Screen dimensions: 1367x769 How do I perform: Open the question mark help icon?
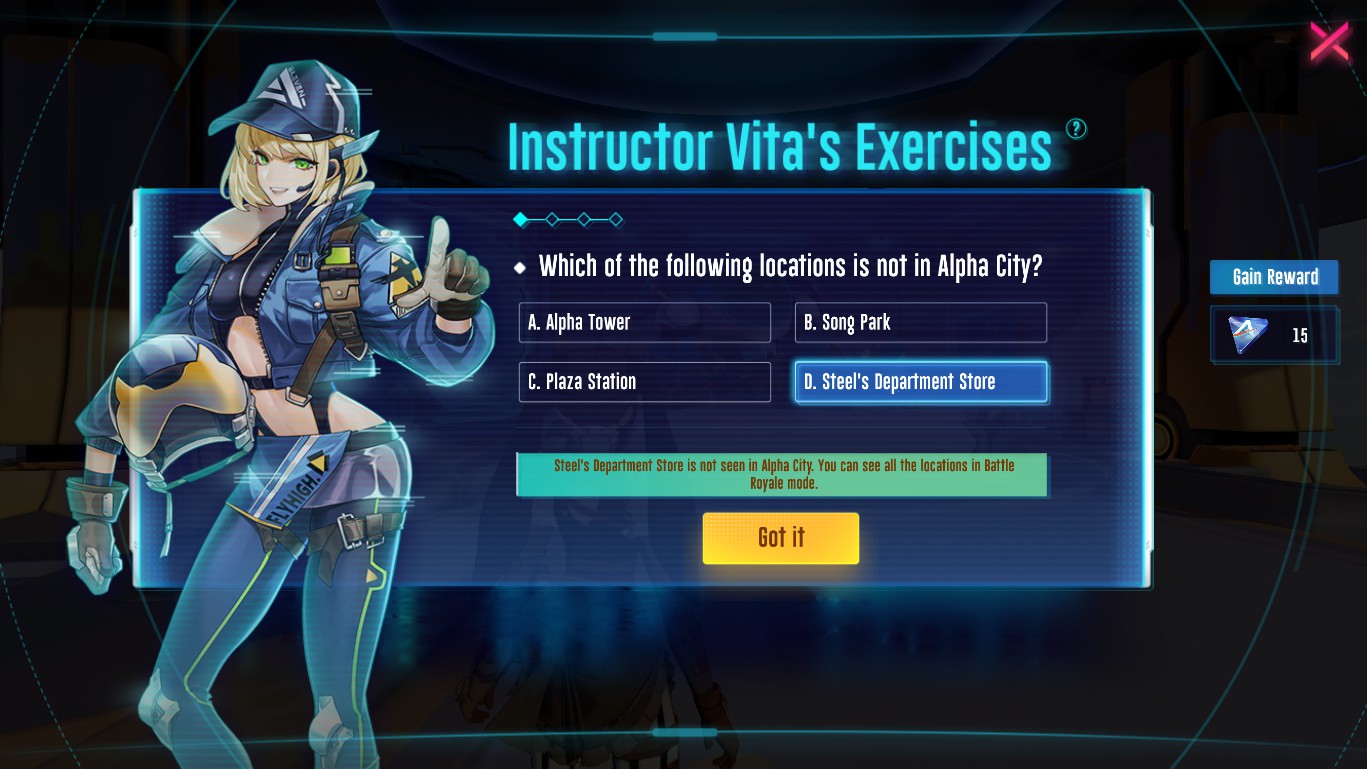[1076, 129]
